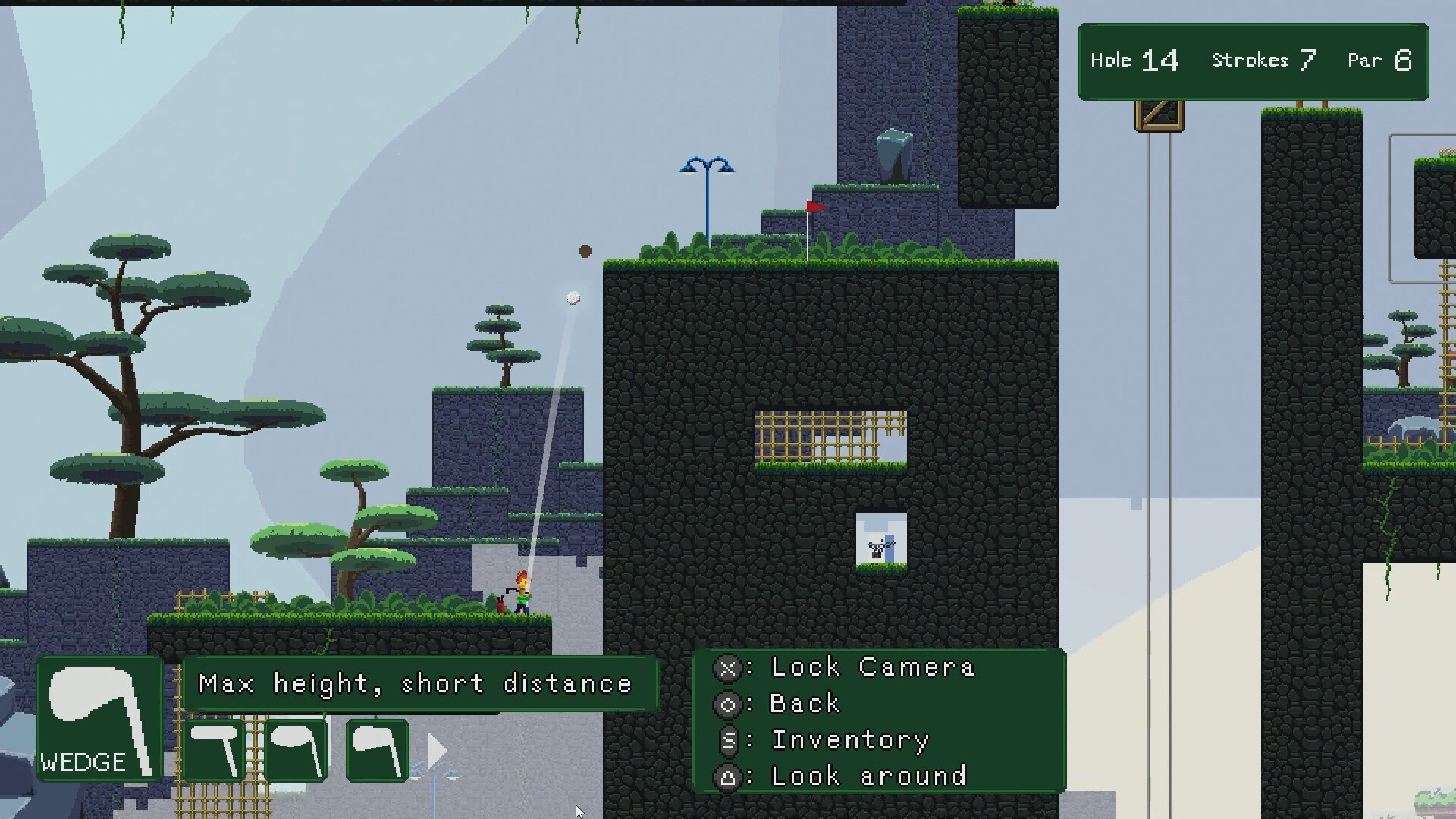
Task: Toggle the Lock Camera option
Action: [x=871, y=668]
